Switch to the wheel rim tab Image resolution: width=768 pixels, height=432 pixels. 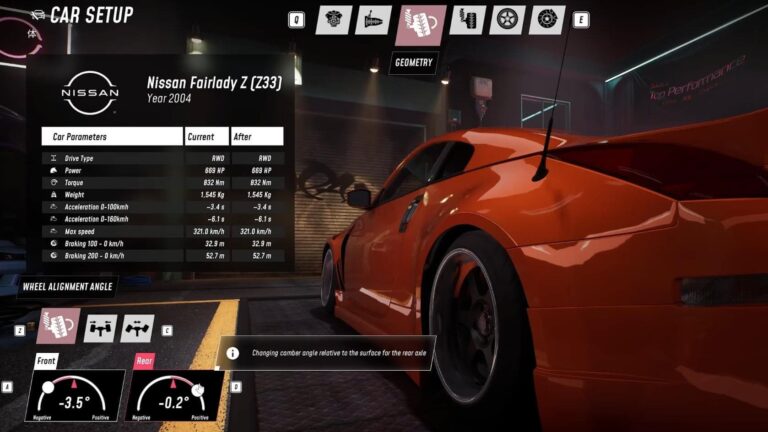click(x=508, y=20)
